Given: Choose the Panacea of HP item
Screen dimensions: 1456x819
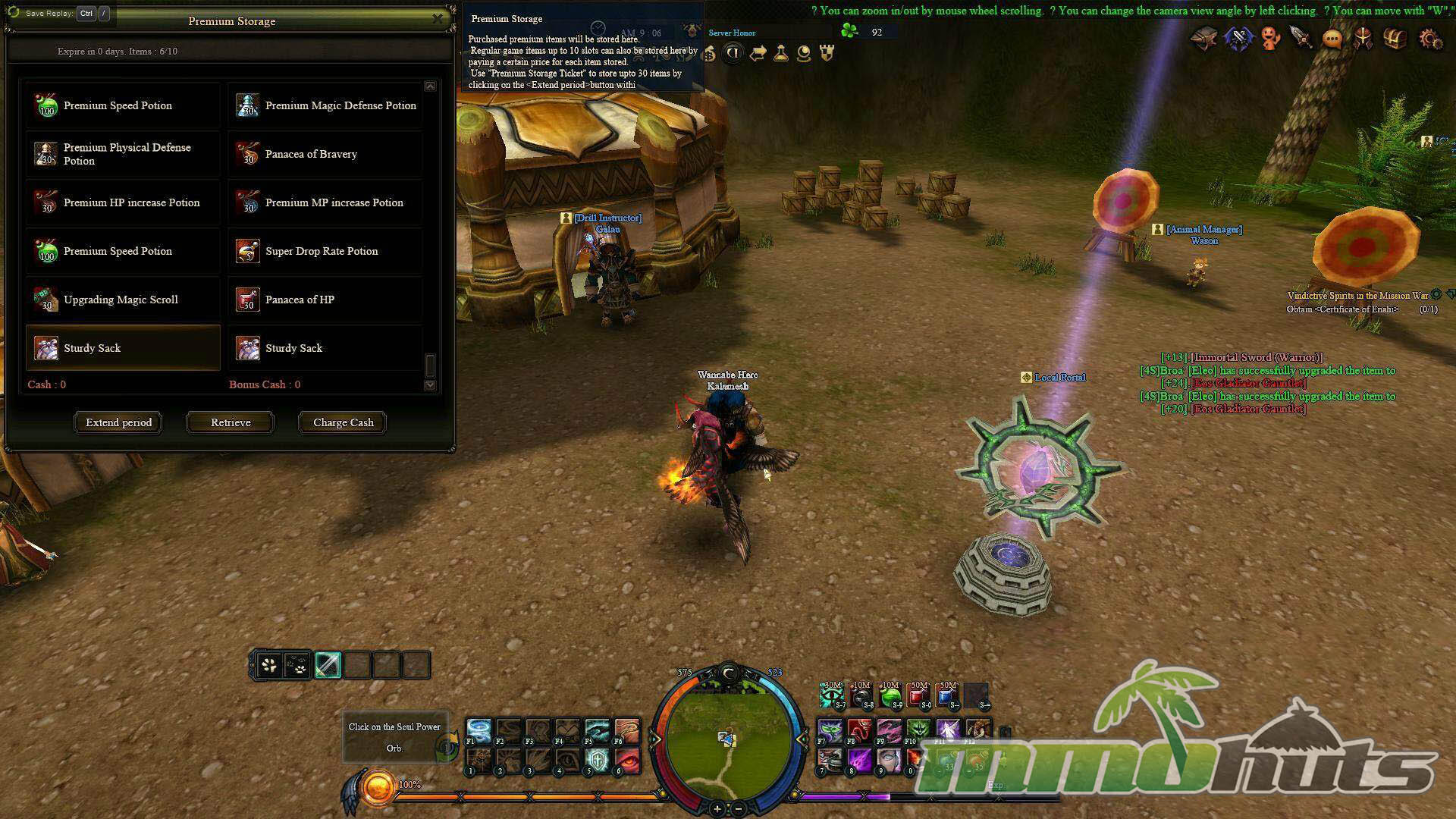Looking at the screenshot, I should tap(325, 300).
